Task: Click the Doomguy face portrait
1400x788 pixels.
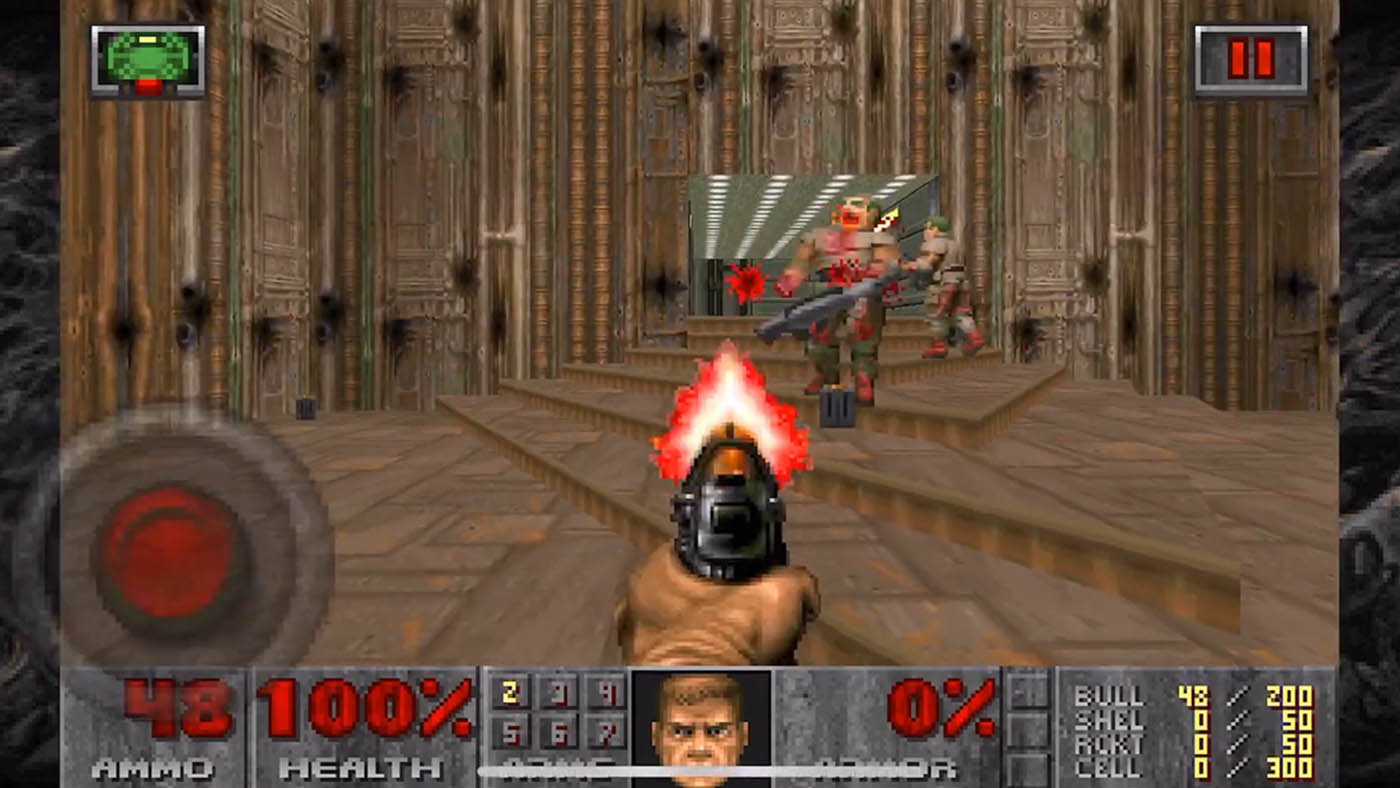Action: (701, 729)
